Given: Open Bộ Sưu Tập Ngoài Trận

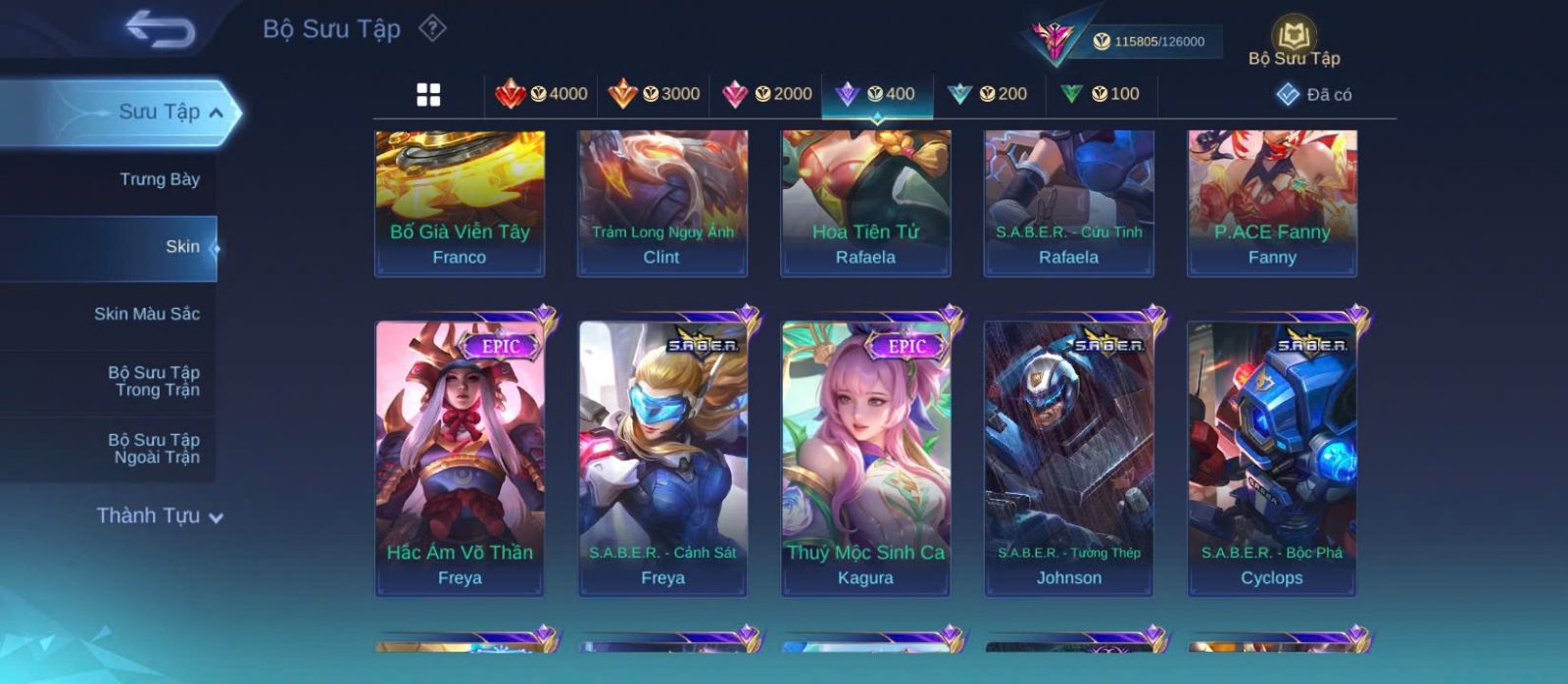Looking at the screenshot, I should tap(154, 449).
